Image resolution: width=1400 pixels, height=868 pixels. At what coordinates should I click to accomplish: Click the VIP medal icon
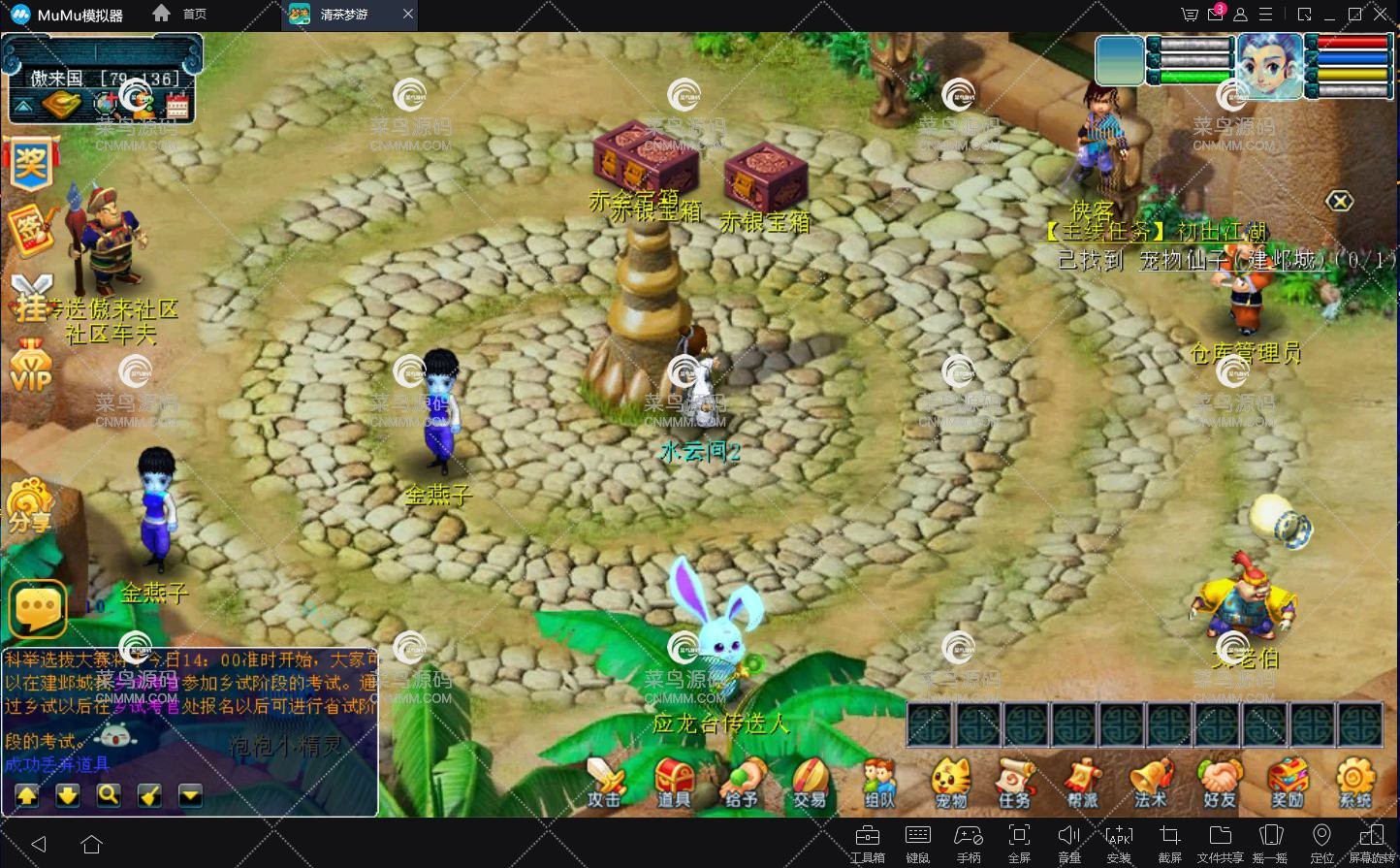pyautogui.click(x=31, y=366)
